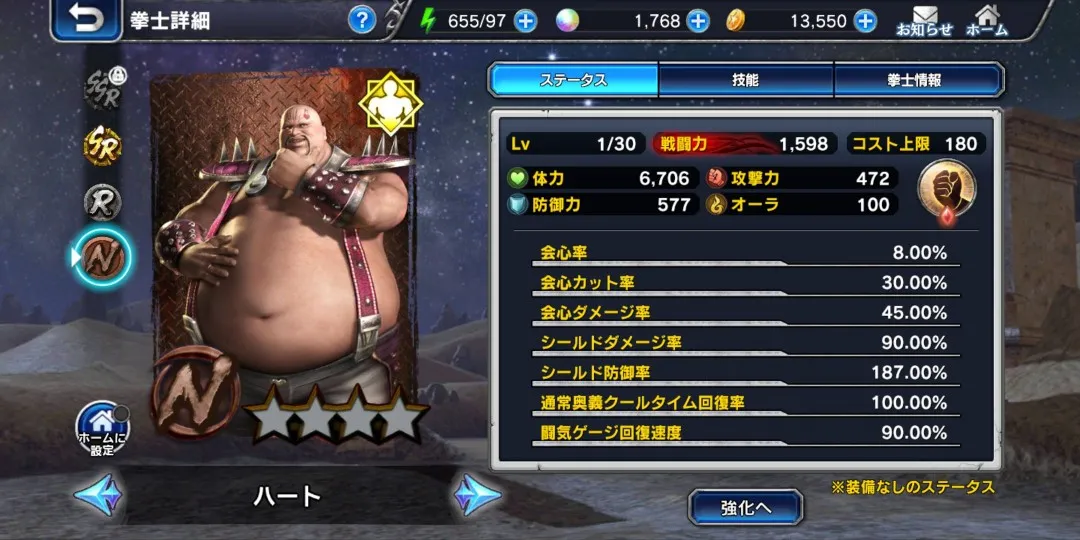Show the next fighter with right arrow

pos(477,495)
